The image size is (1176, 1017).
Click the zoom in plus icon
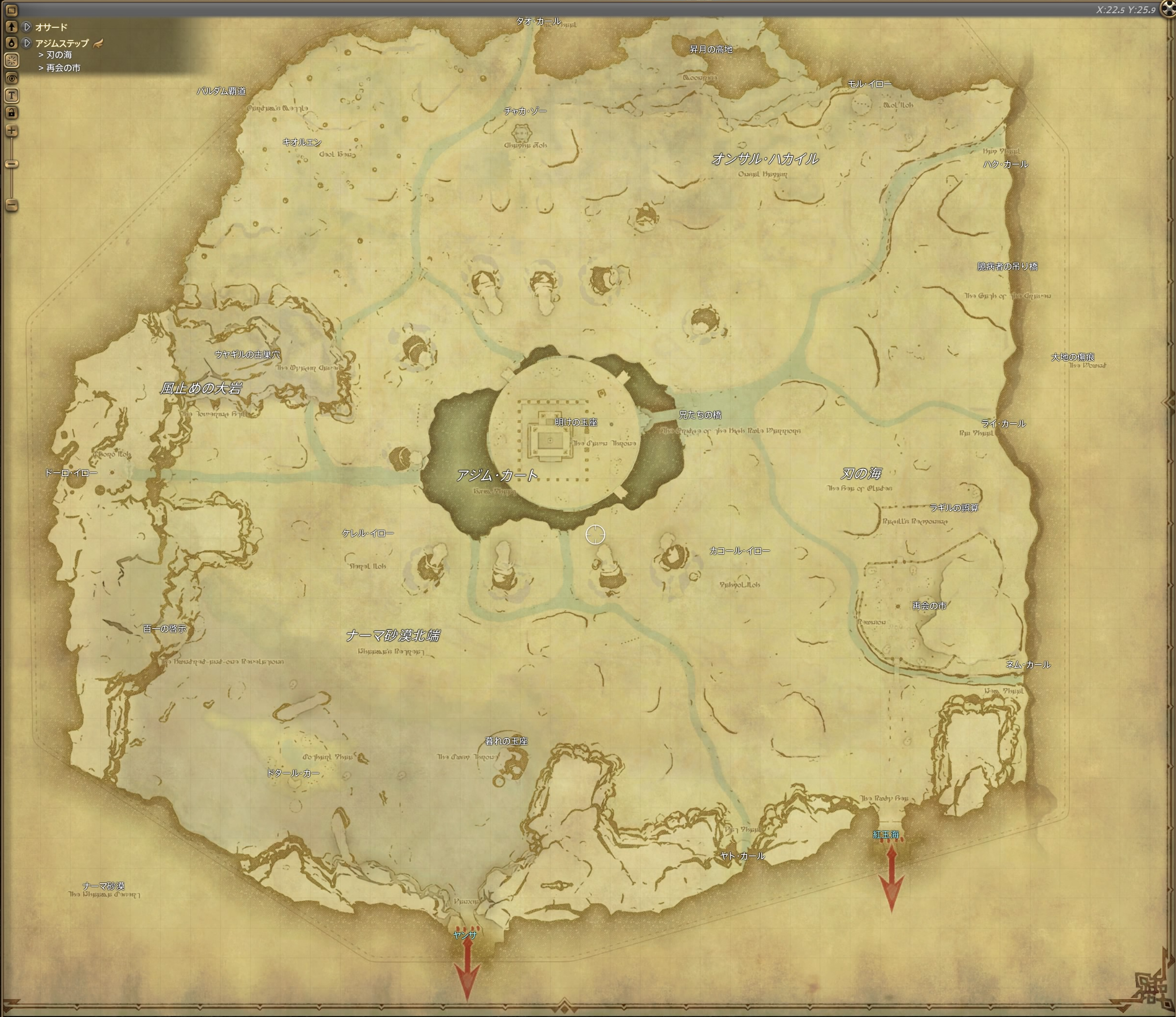[x=12, y=130]
